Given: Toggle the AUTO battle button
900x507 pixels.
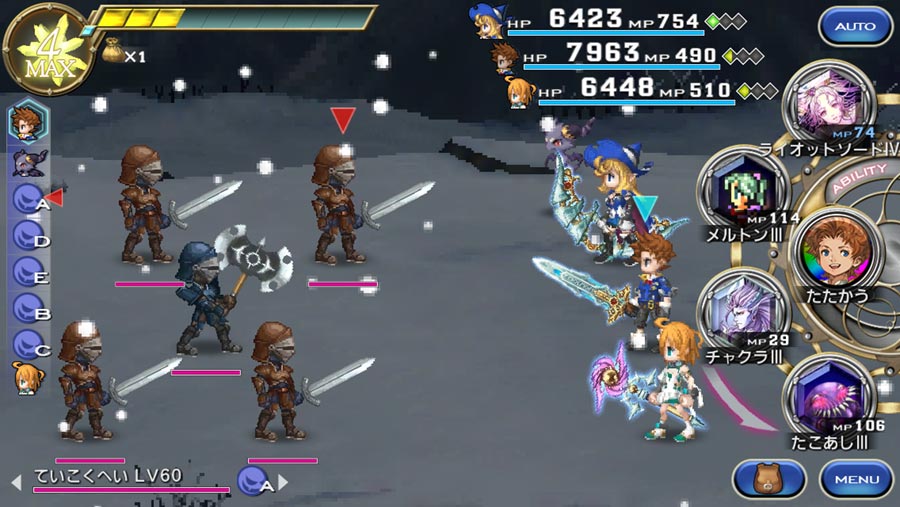Looking at the screenshot, I should click(x=855, y=26).
